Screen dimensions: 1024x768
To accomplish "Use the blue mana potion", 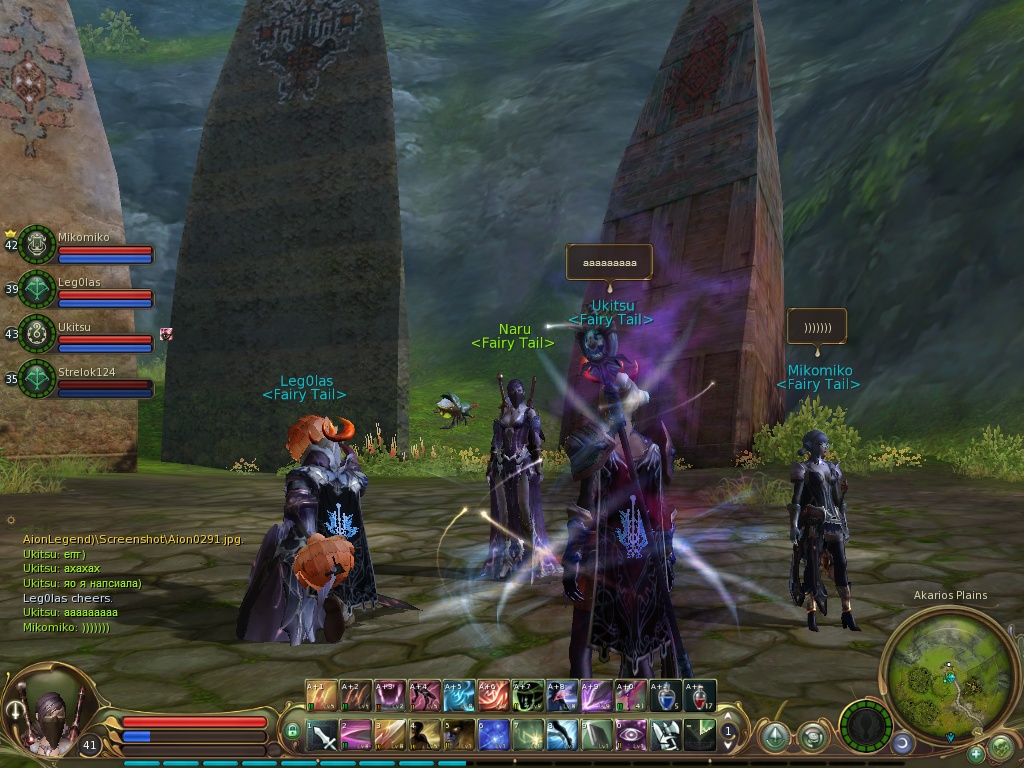I will (x=665, y=695).
